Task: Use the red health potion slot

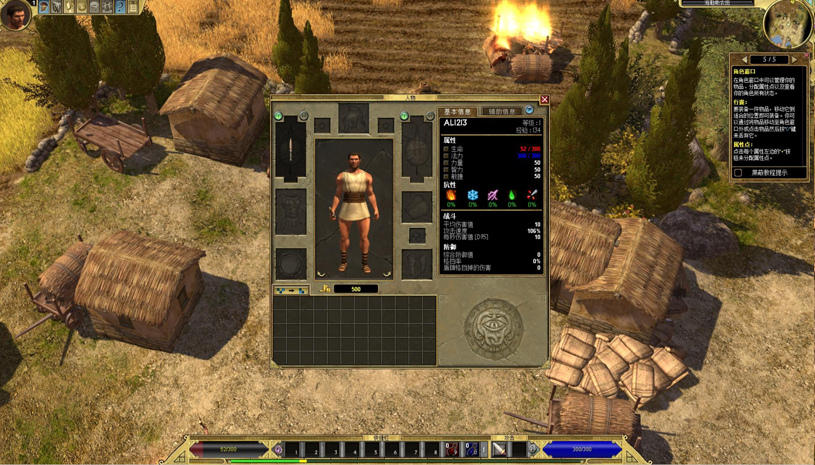Action: [451, 450]
